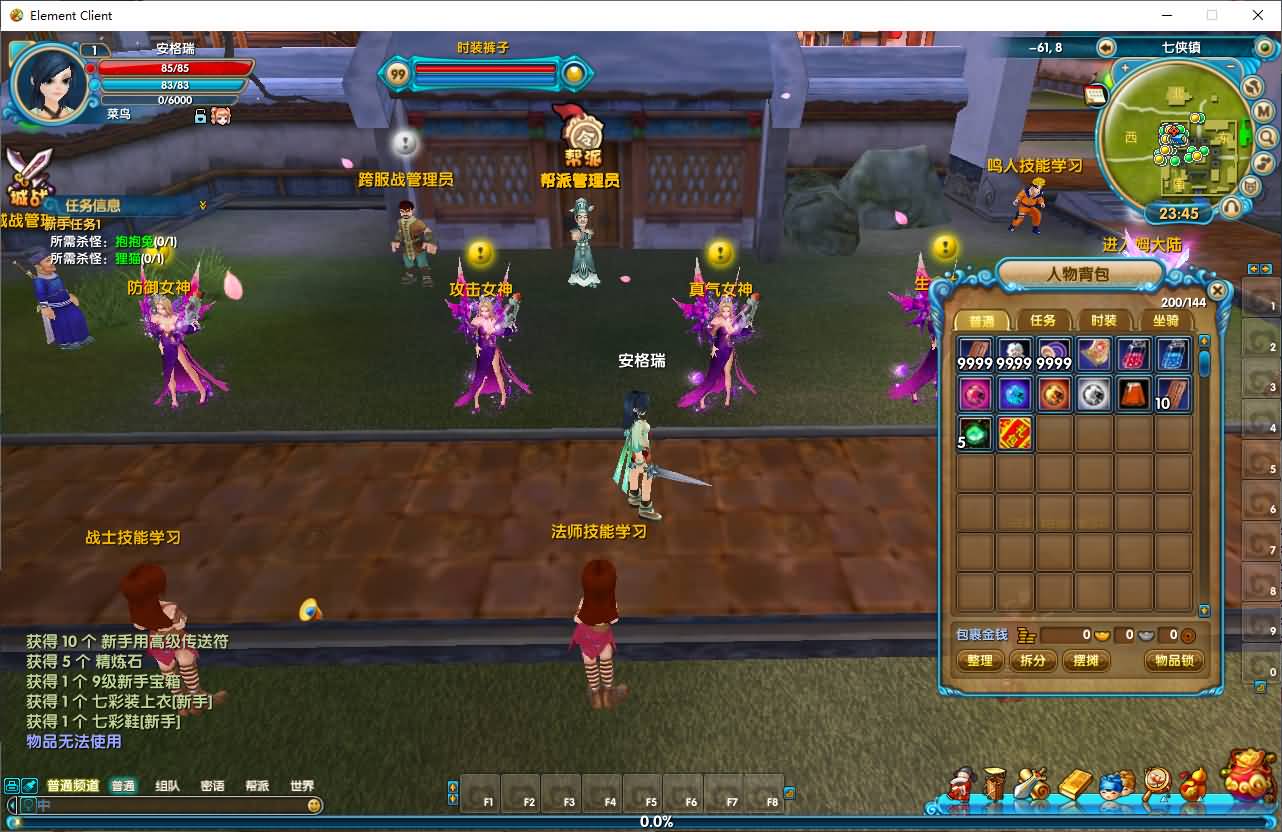Switch chat to the 世界 channel

pos(301,786)
